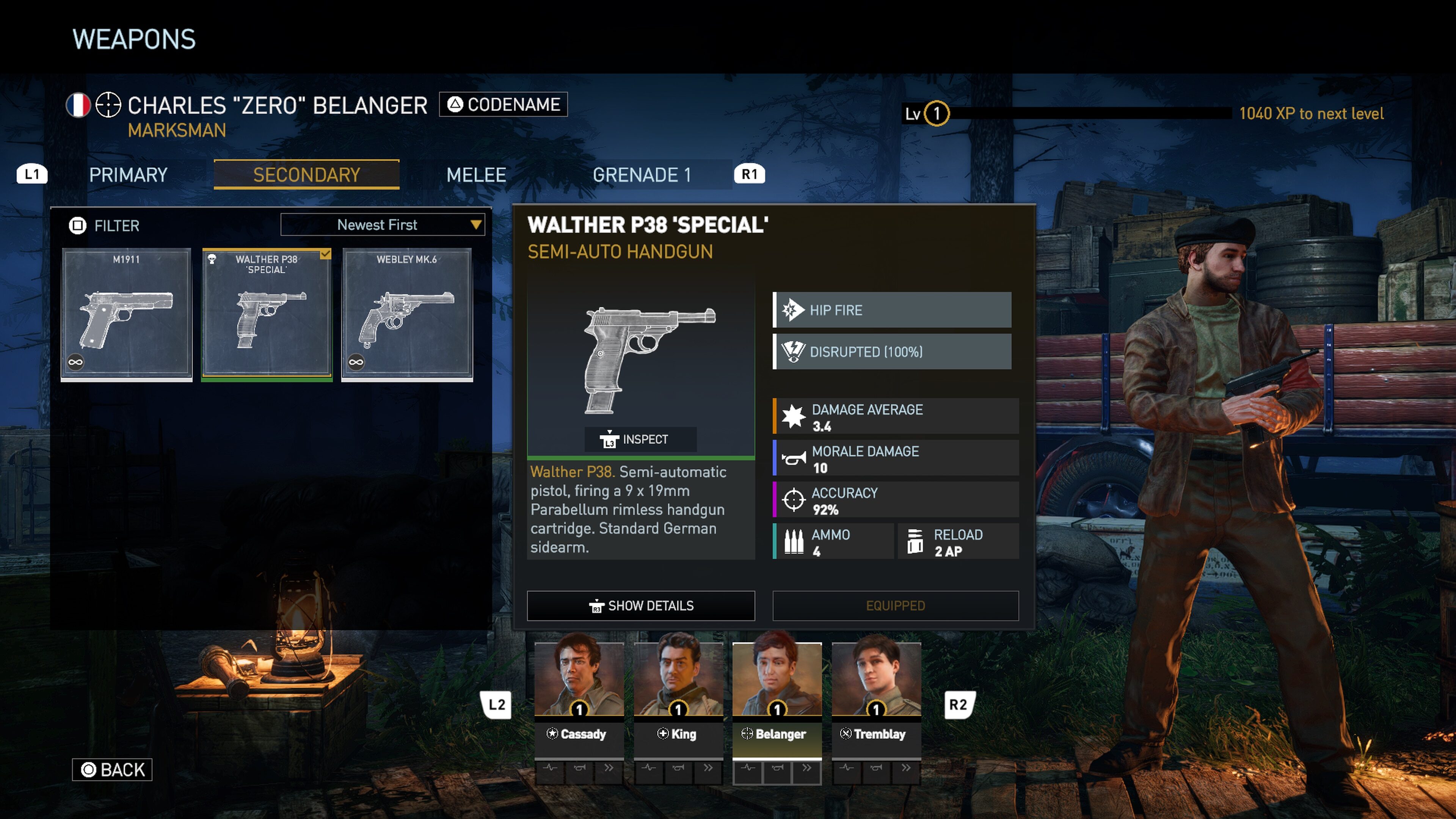Click the BACK button
The height and width of the screenshot is (819, 1456).
point(112,769)
